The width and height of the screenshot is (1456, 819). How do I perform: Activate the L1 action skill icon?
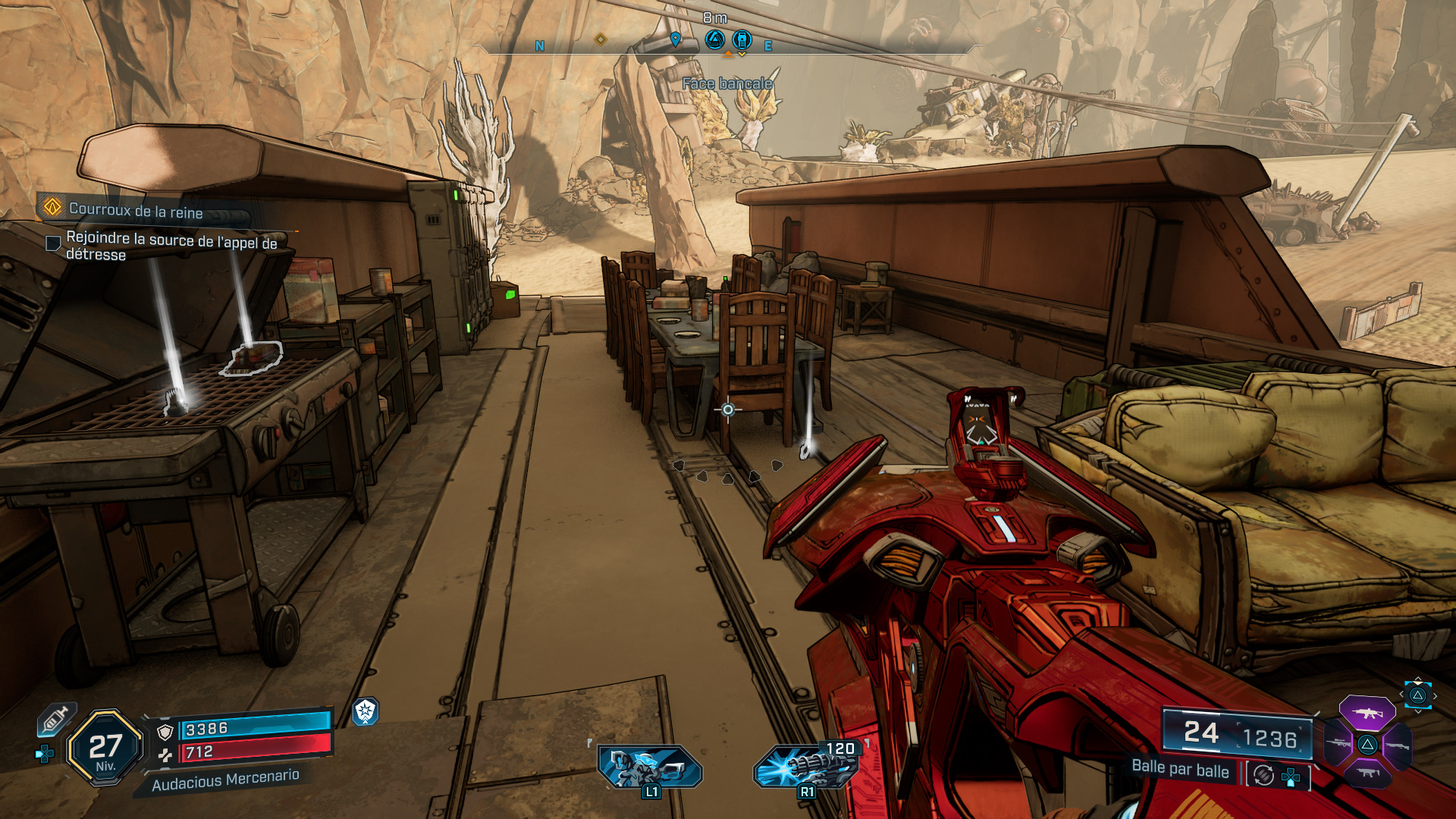(x=649, y=767)
